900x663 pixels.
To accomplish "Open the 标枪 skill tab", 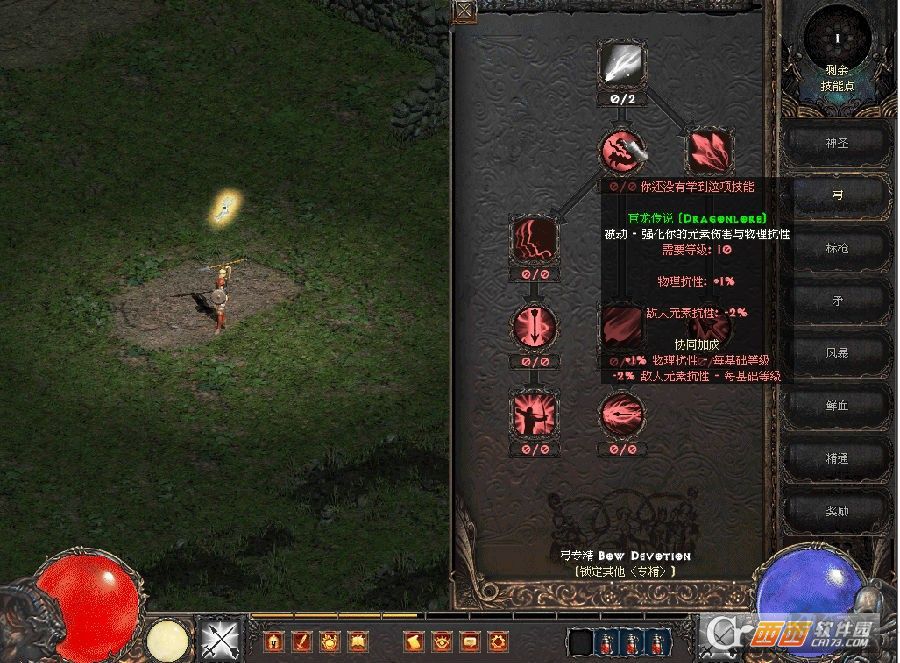I will pos(836,247).
